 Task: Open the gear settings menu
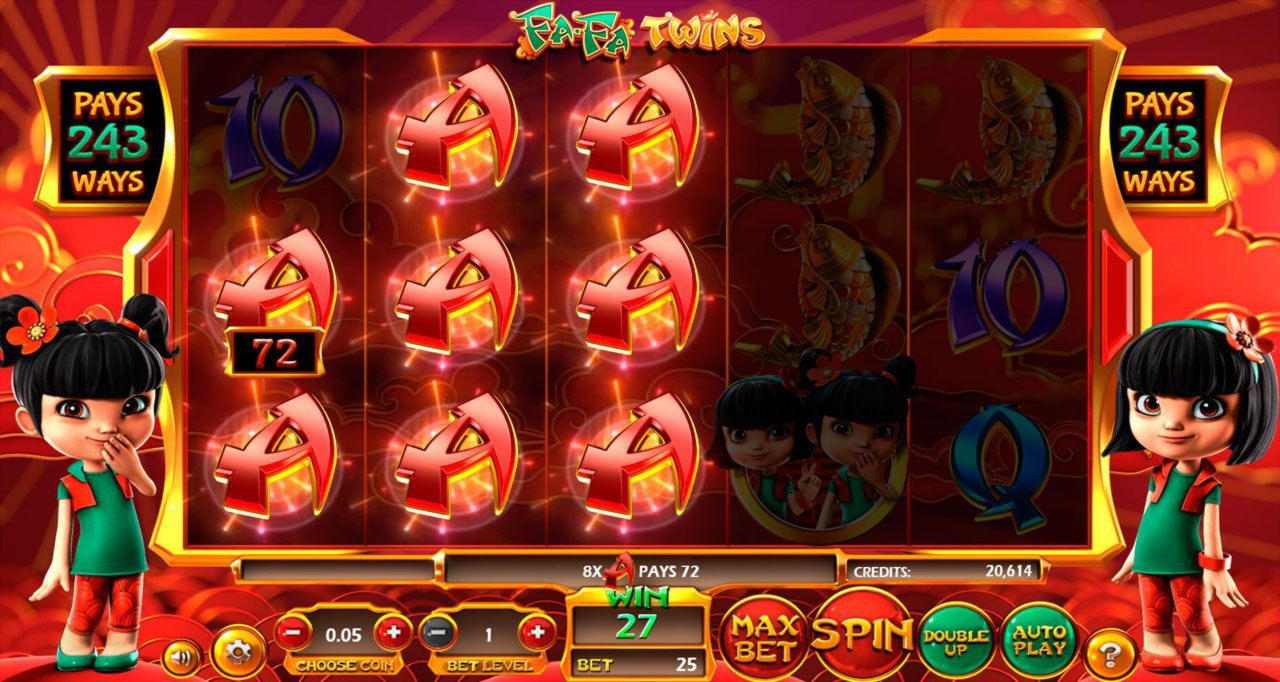[x=237, y=652]
